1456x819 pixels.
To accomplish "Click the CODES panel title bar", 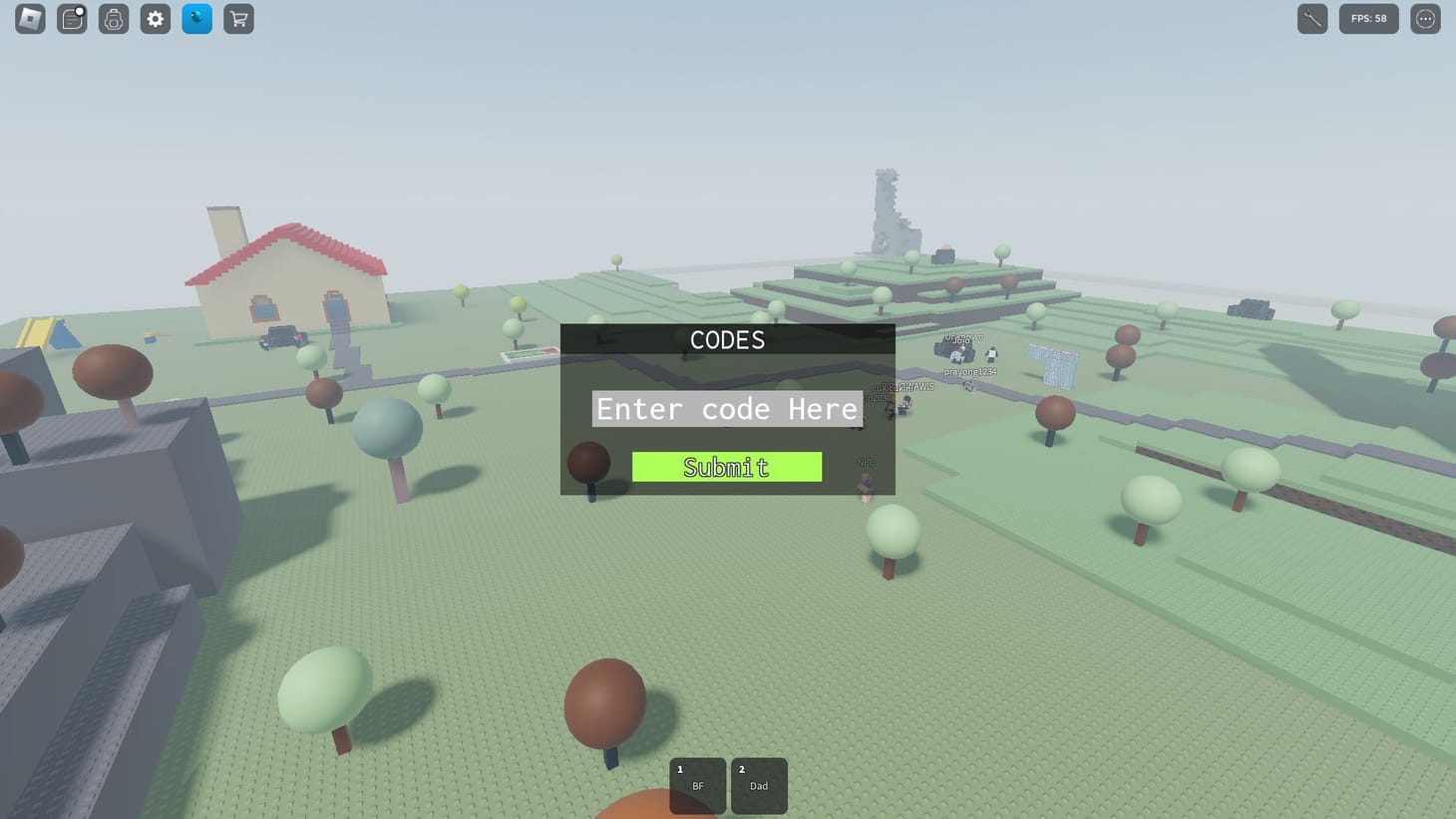I will [x=726, y=340].
